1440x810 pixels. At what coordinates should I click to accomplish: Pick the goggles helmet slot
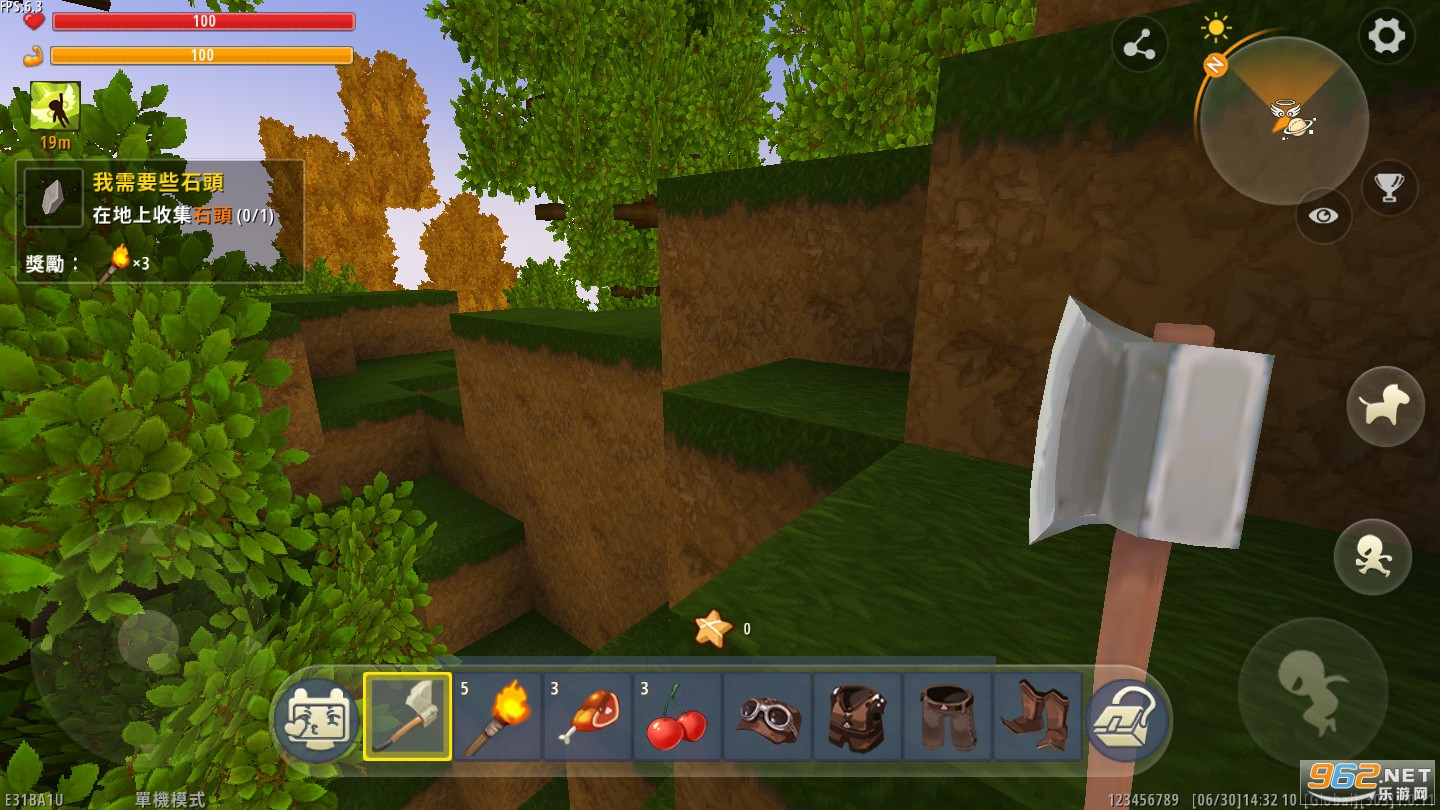tap(767, 716)
